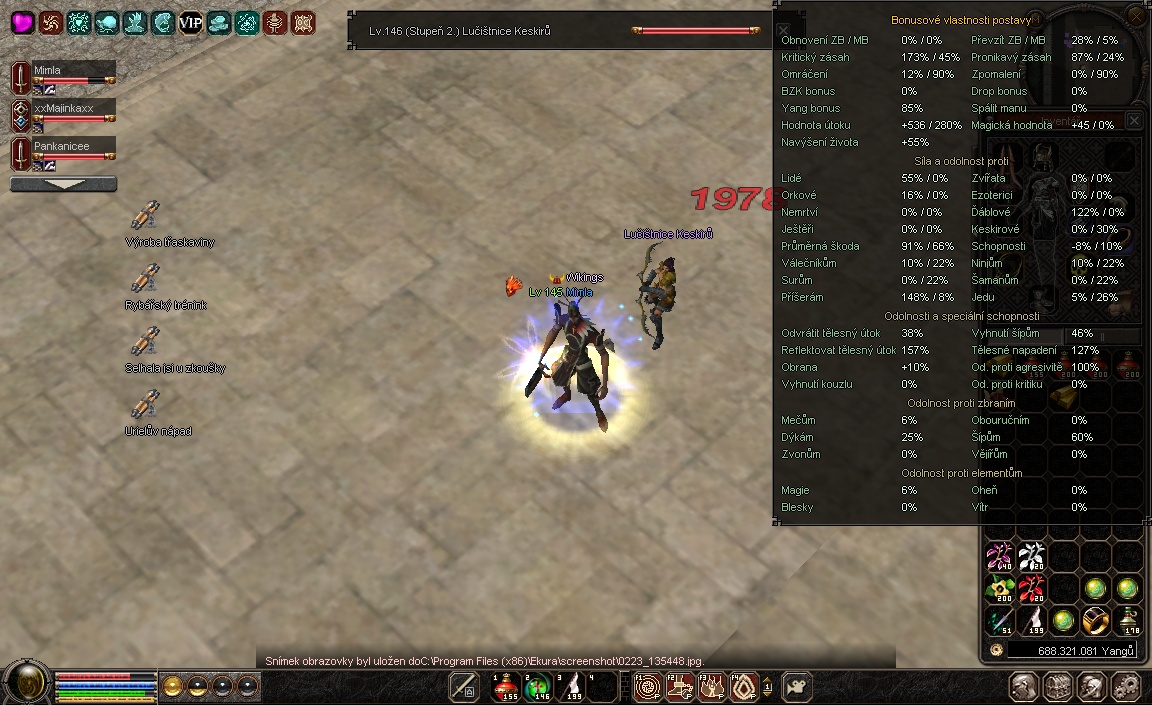1152x705 pixels.
Task: Select the purple herb stack of 40
Action: tap(1000, 557)
